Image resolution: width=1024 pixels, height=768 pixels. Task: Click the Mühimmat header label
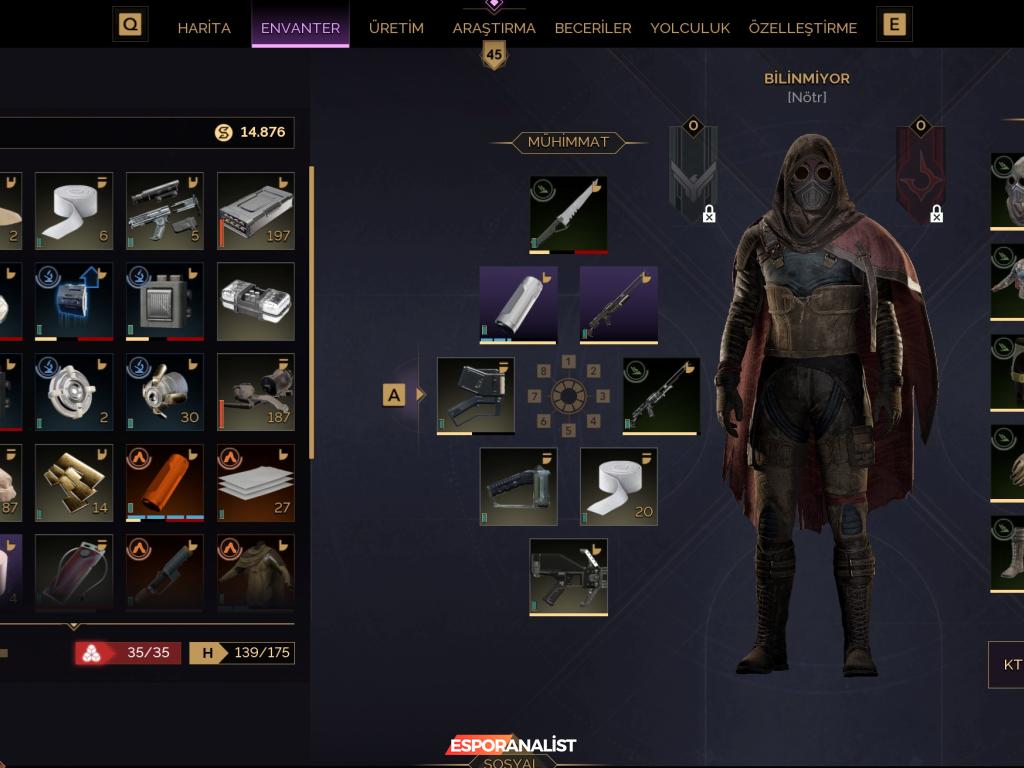point(568,142)
